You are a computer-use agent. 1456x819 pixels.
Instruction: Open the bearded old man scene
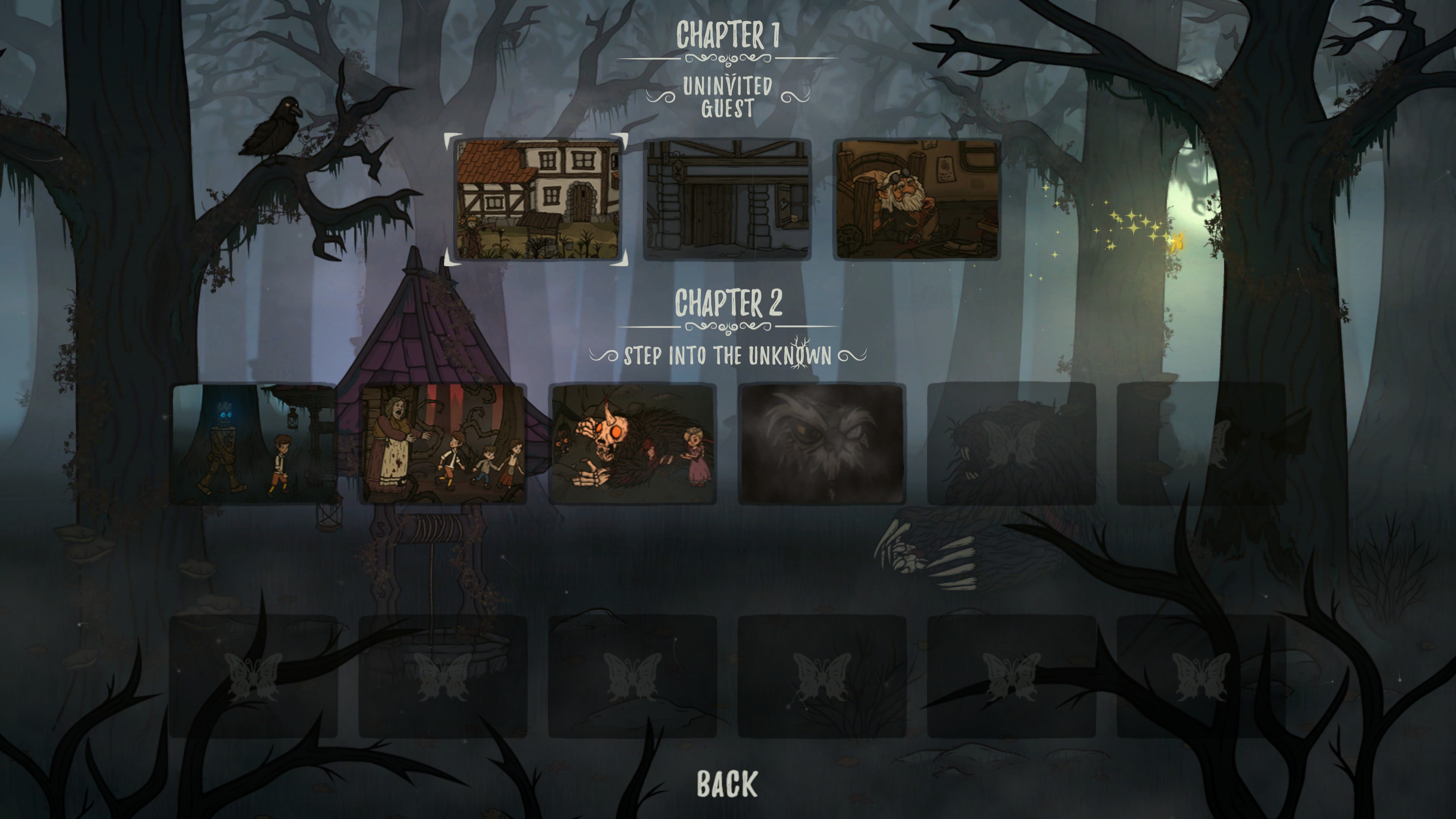[916, 199]
